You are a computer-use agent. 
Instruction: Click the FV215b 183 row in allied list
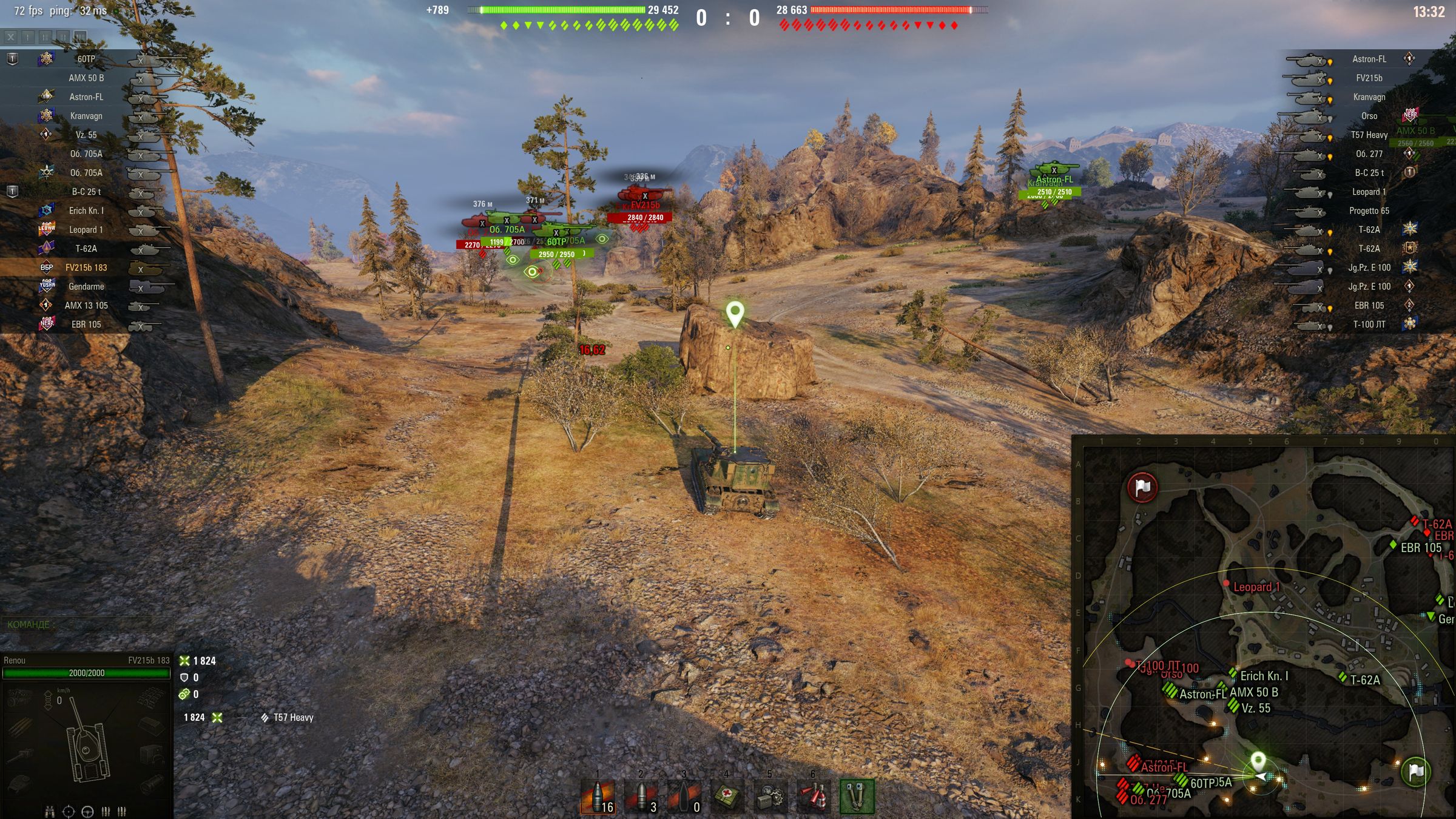click(86, 268)
